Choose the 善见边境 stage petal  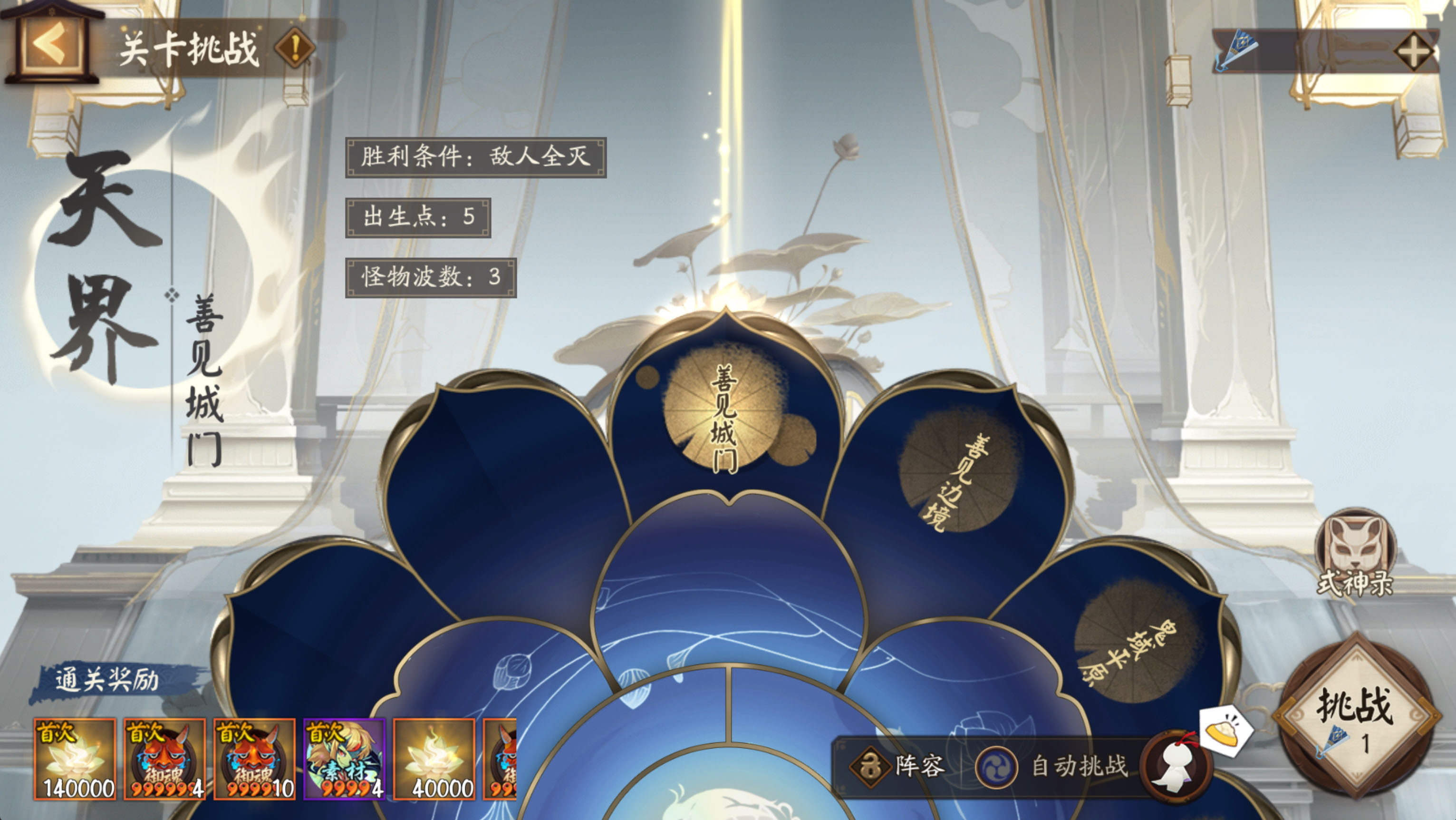click(x=955, y=475)
